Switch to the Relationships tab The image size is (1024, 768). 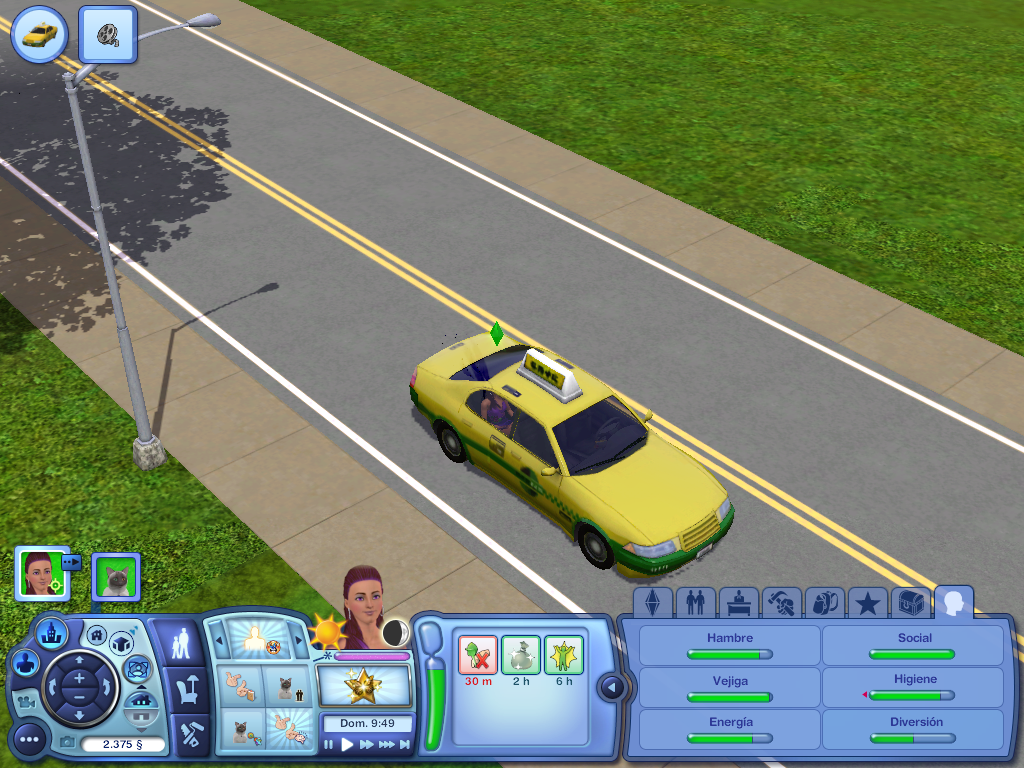point(695,603)
